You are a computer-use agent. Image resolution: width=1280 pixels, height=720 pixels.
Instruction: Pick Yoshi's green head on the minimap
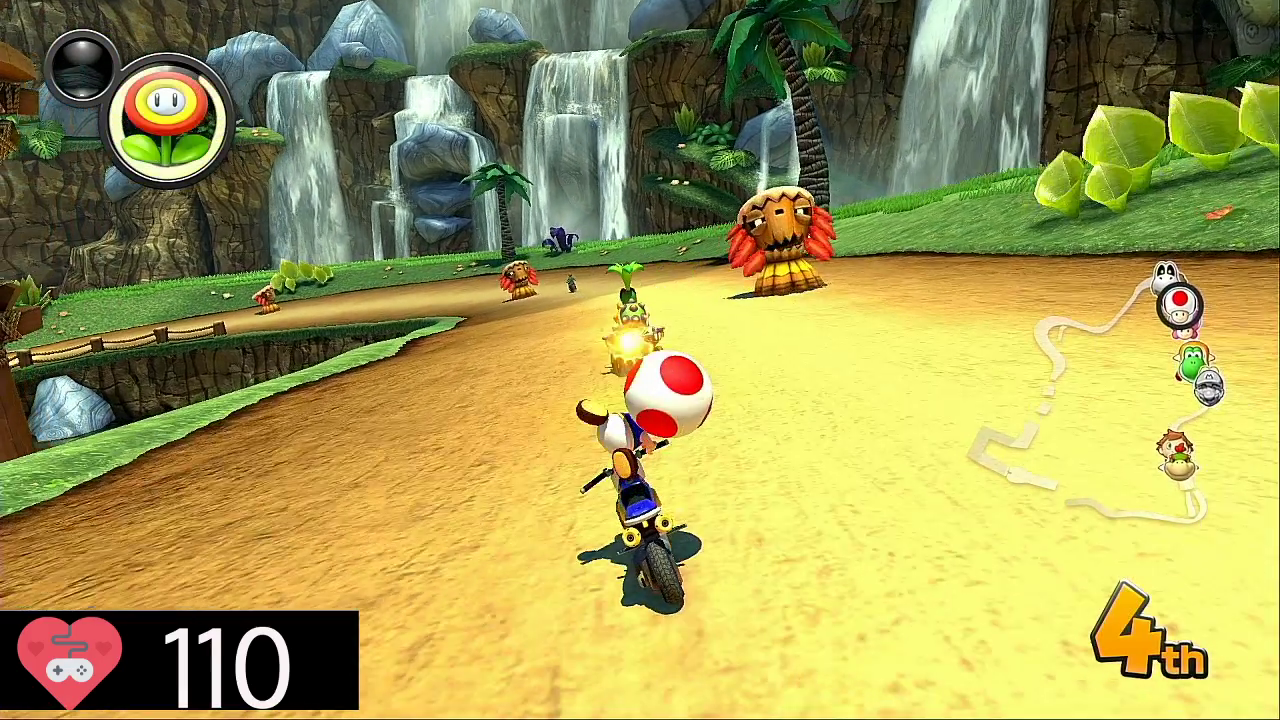point(1193,360)
